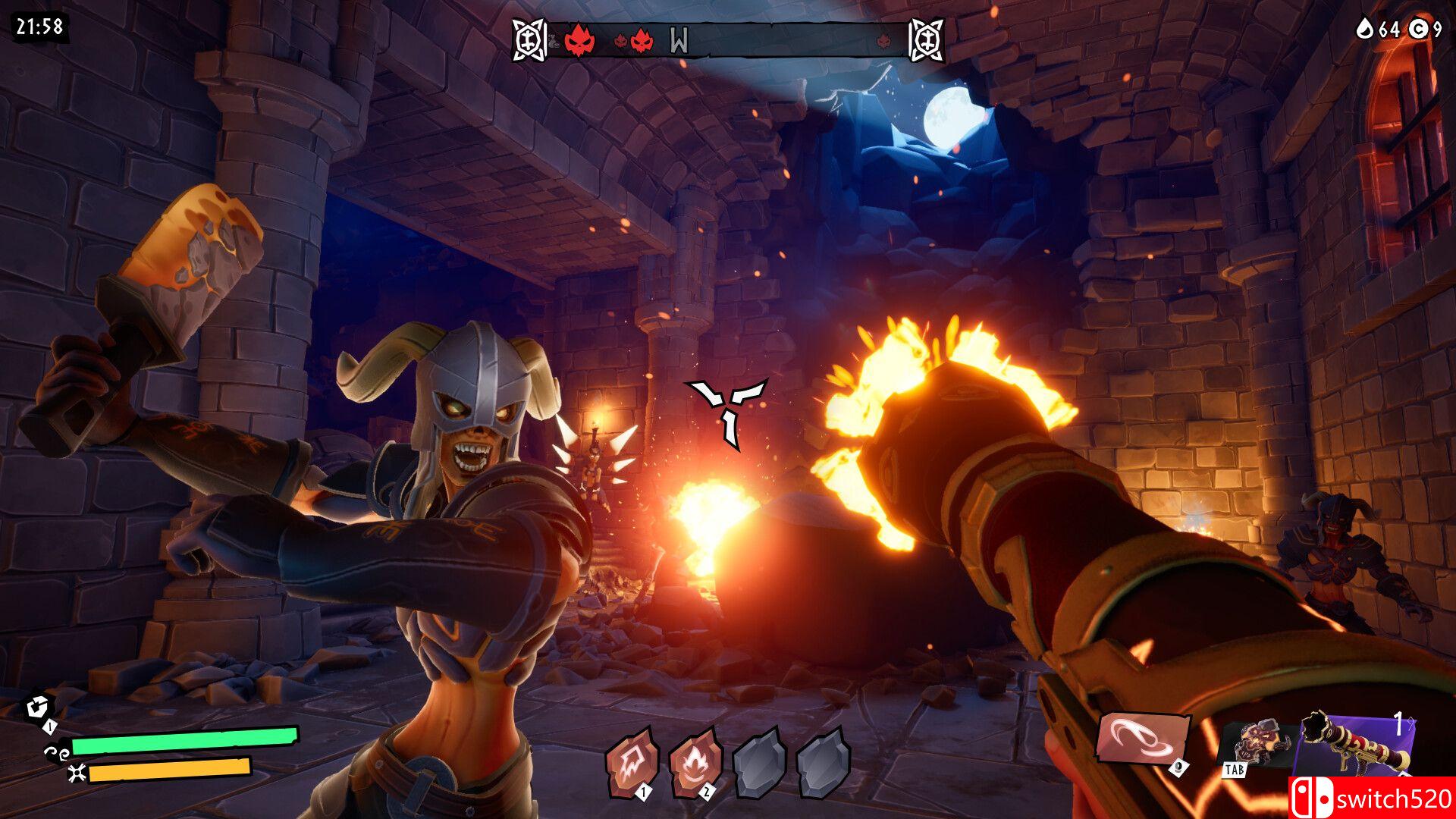This screenshot has height=819, width=1456.
Task: Click the large red demon skull compass marker
Action: pyautogui.click(x=579, y=39)
